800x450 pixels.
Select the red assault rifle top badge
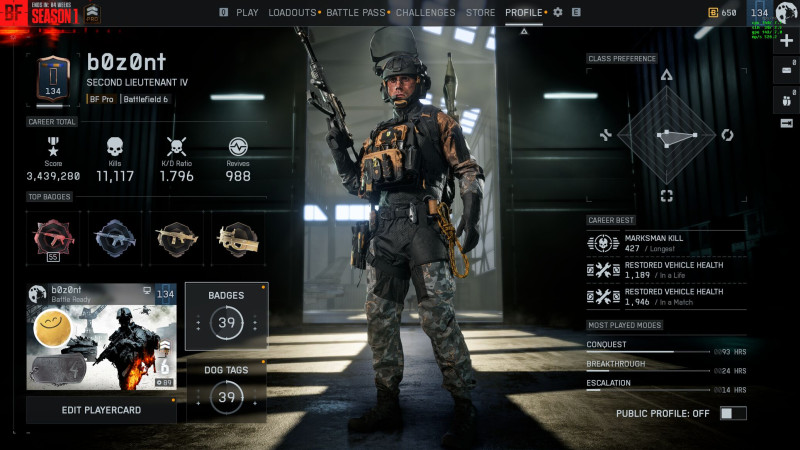point(52,238)
